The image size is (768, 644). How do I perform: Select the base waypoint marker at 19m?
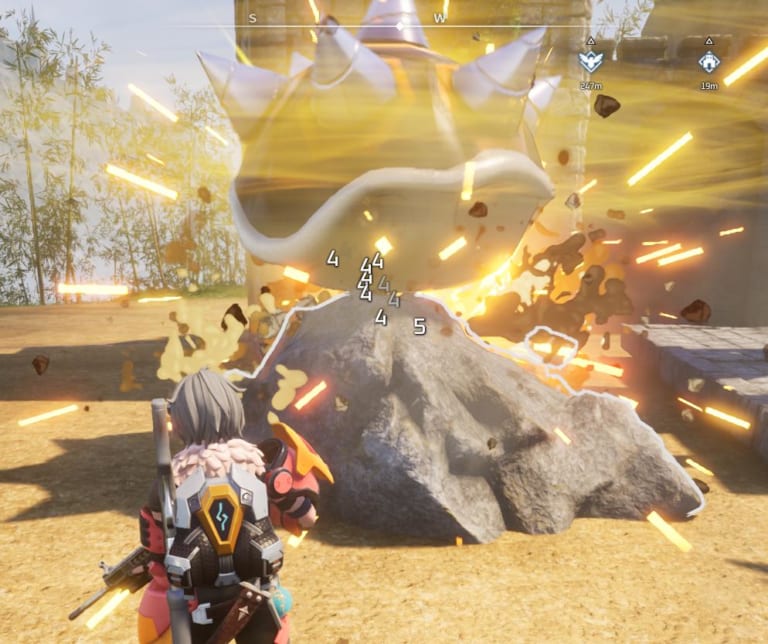tap(709, 62)
